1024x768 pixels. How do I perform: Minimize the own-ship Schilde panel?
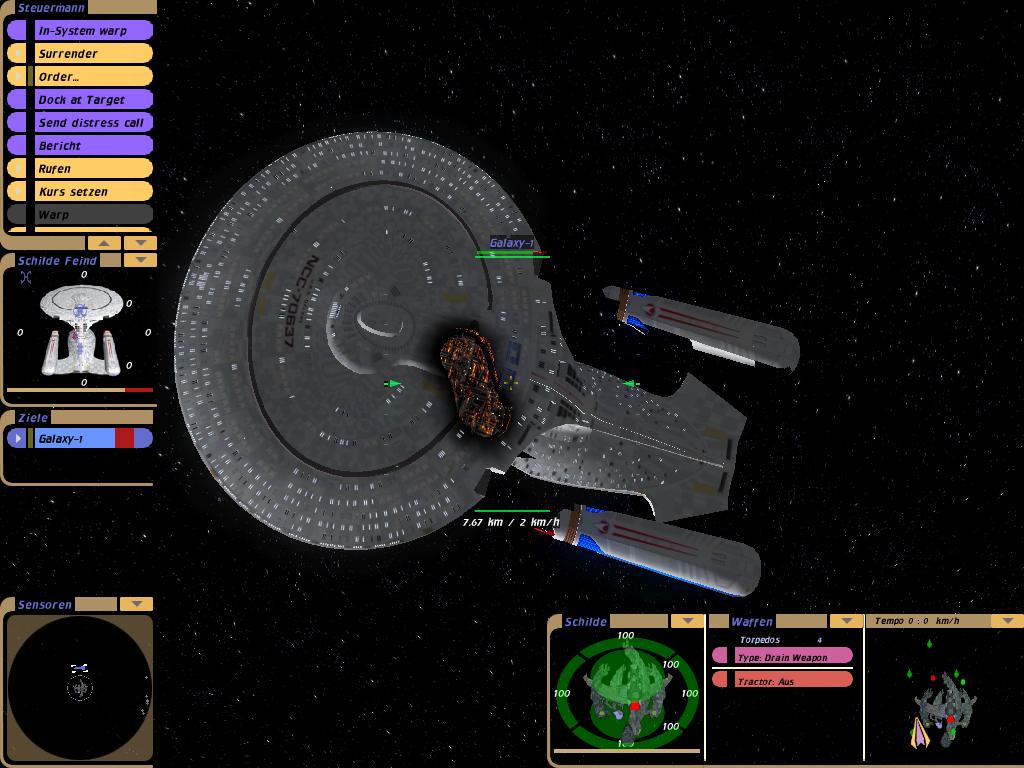point(685,621)
